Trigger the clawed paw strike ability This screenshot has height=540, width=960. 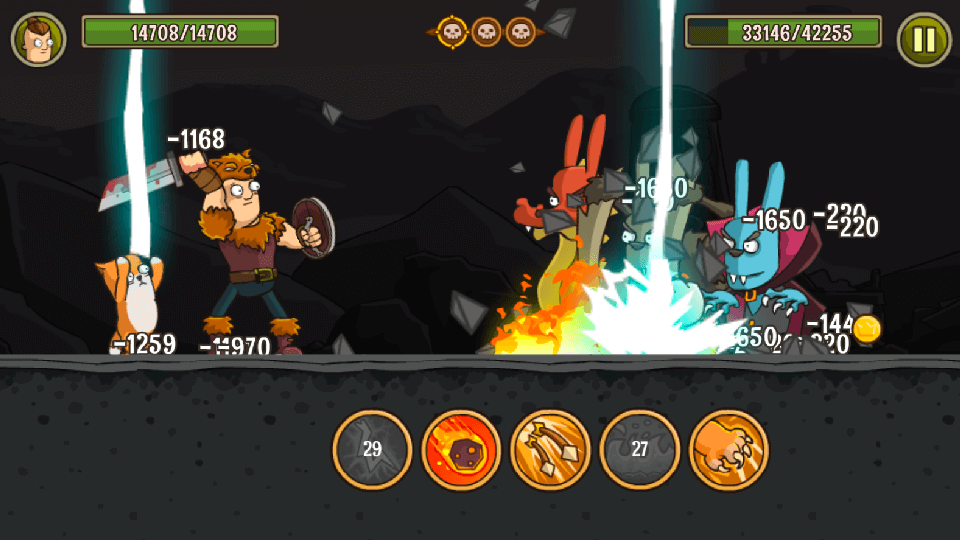coord(729,450)
